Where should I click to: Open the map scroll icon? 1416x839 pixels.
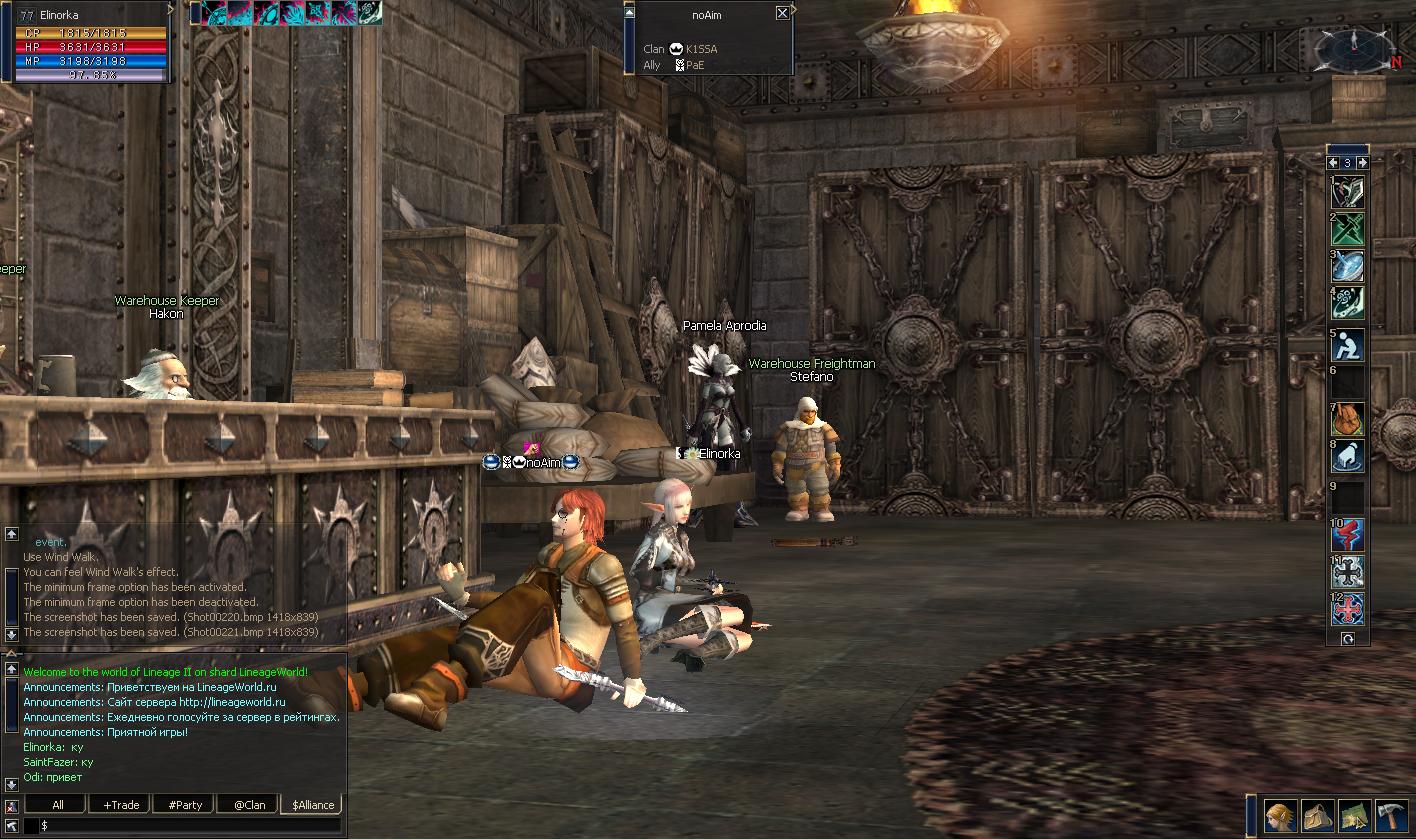[x=1353, y=814]
